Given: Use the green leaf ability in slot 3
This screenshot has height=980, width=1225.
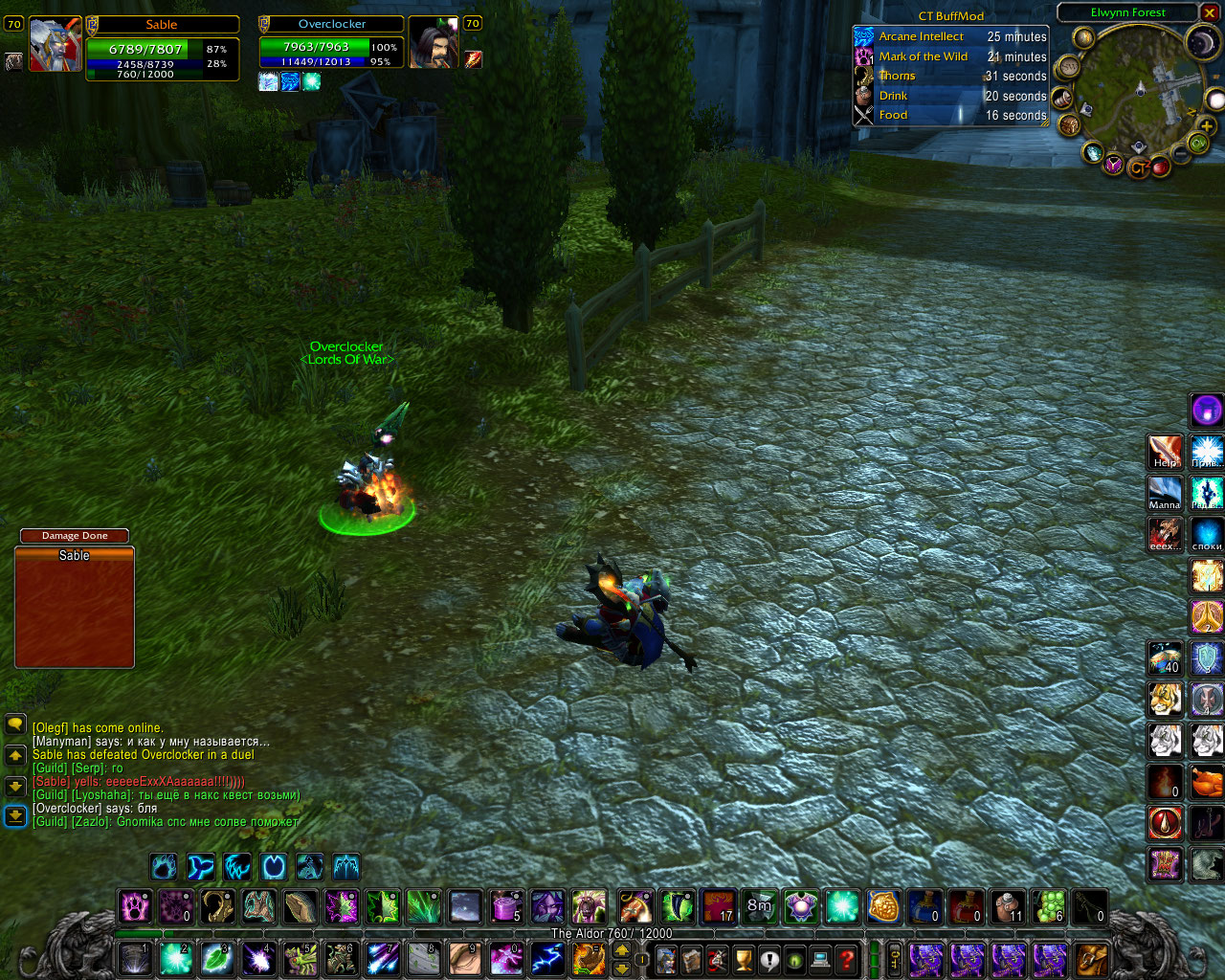Looking at the screenshot, I should [217, 958].
